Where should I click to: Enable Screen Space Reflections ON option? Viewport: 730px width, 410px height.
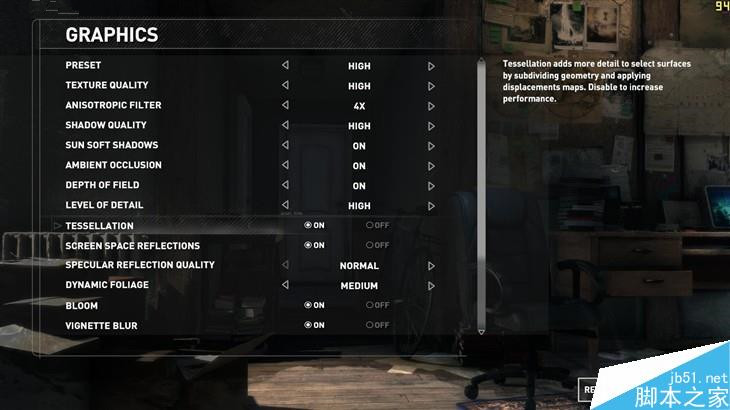pos(314,246)
